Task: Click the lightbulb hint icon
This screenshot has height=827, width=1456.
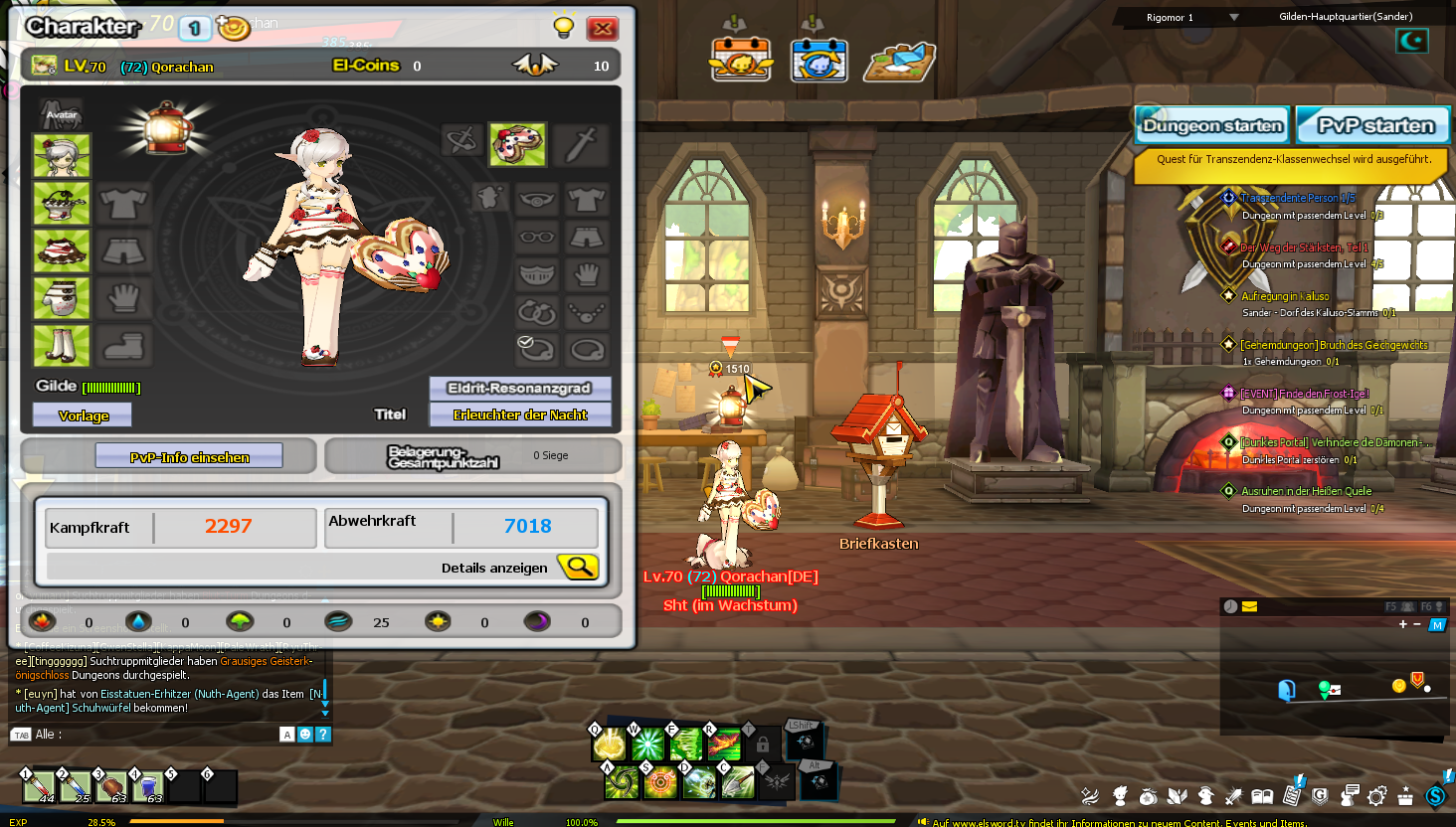Action: pyautogui.click(x=564, y=28)
